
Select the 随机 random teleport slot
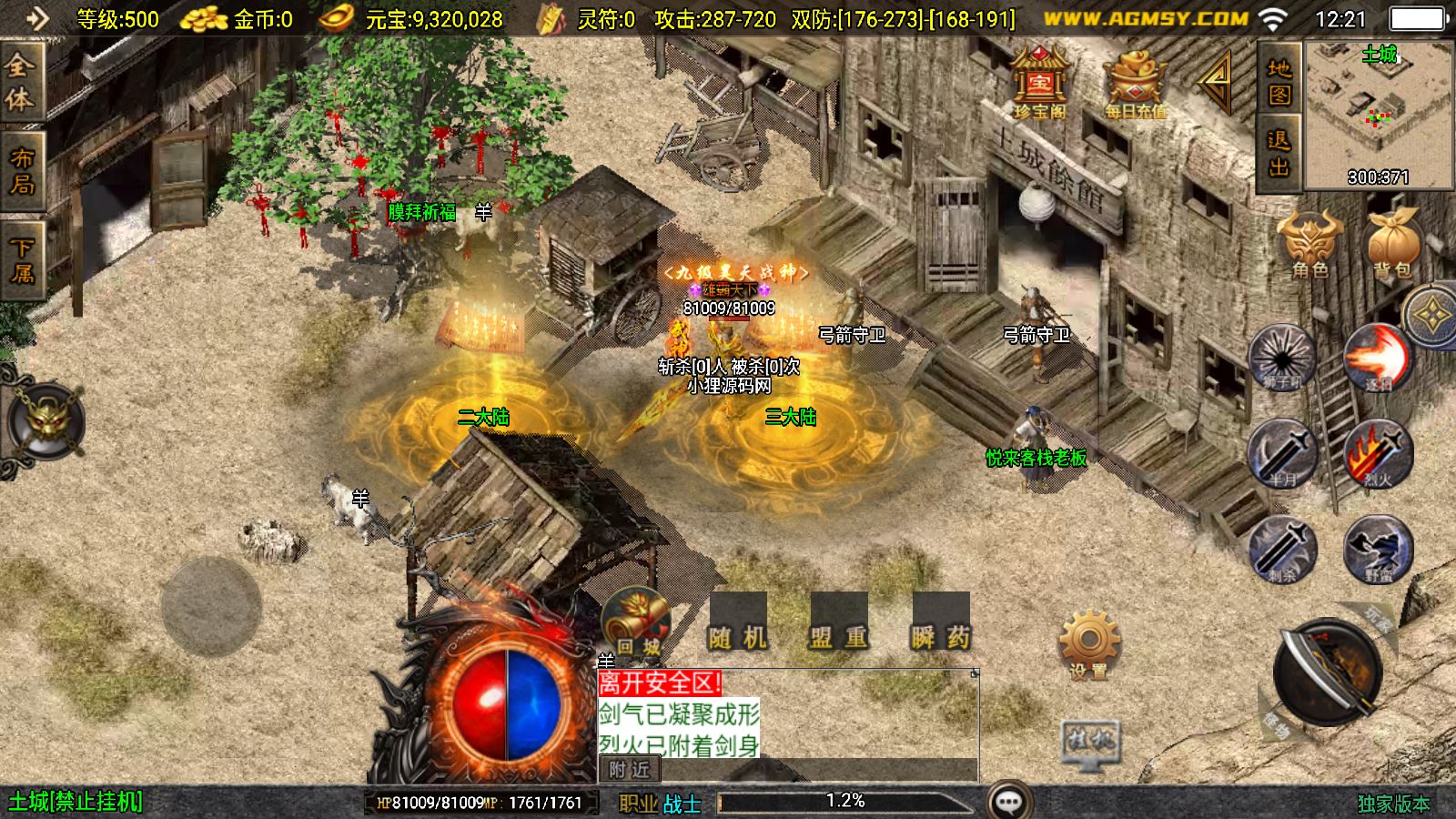pyautogui.click(x=738, y=624)
